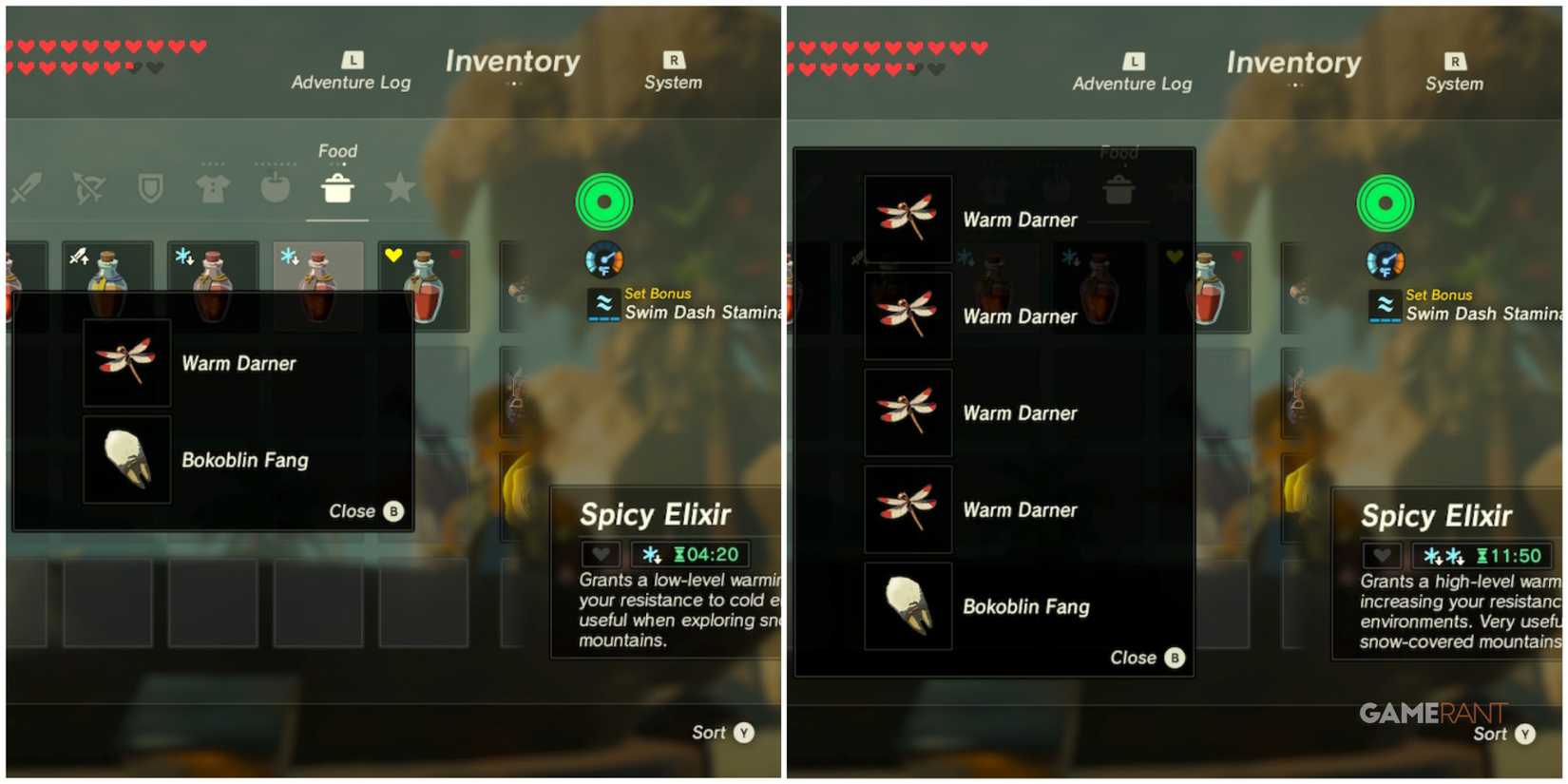Open the armor shirt tab icon
Screen dimensions: 1568x784
tap(212, 188)
